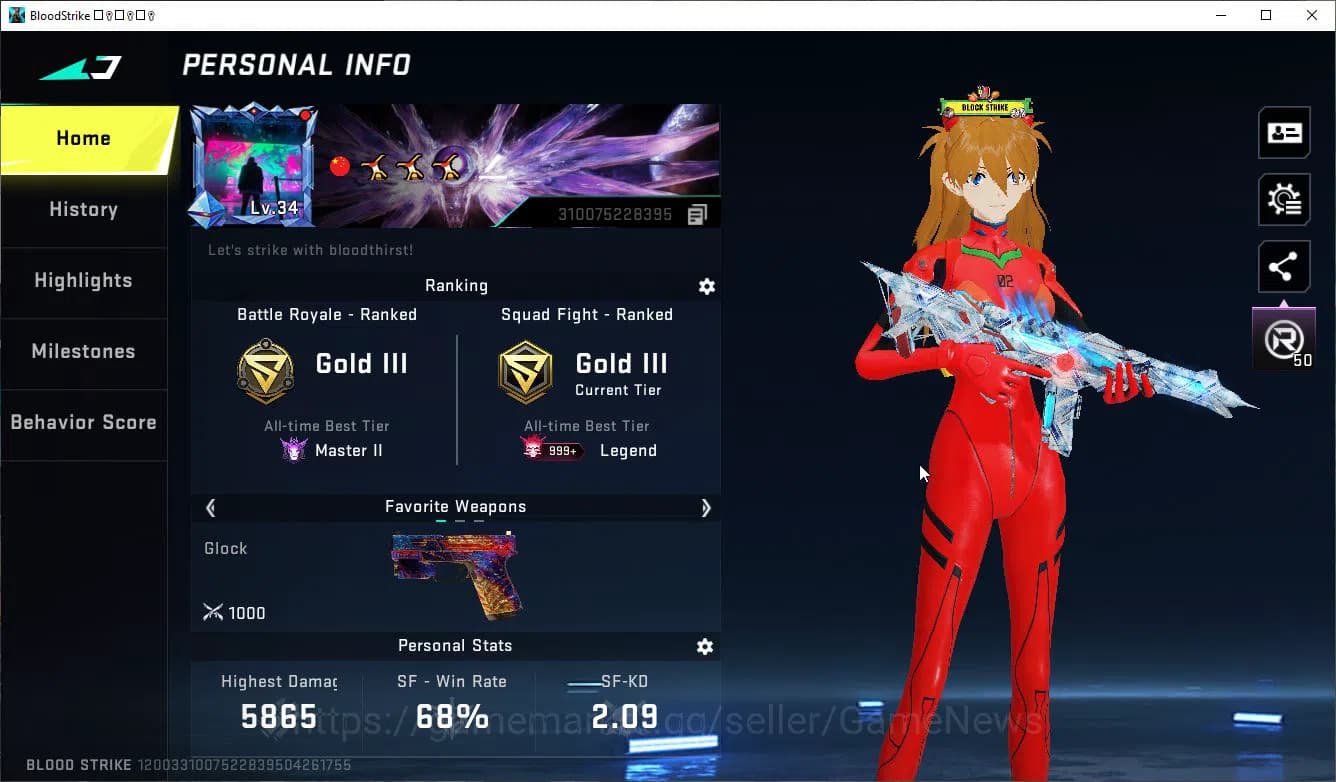Open the player ID card icon

(x=1284, y=132)
